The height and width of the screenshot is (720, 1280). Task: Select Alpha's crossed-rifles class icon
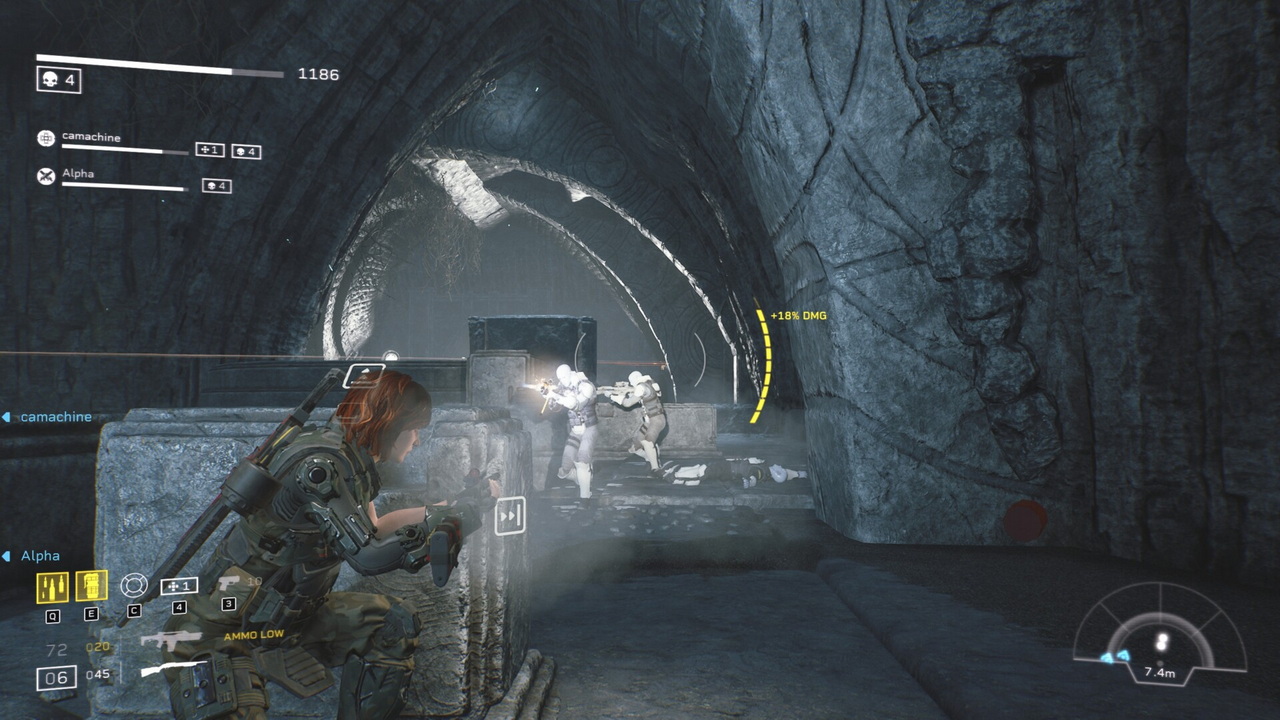(x=46, y=176)
